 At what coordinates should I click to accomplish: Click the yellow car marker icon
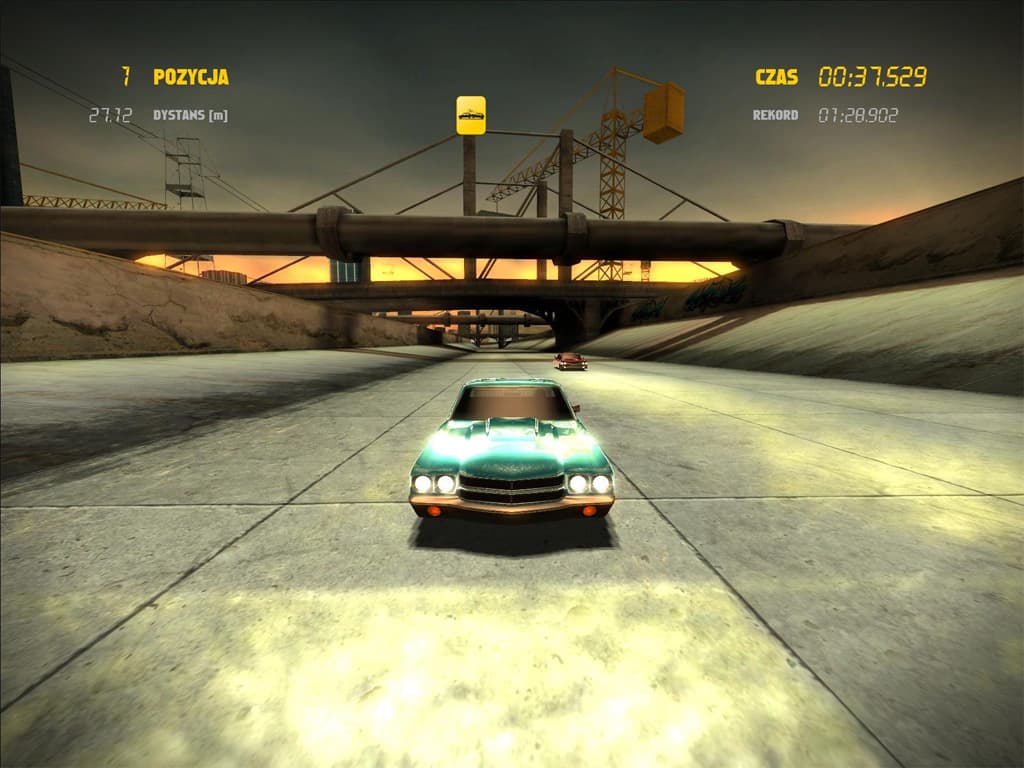click(471, 115)
